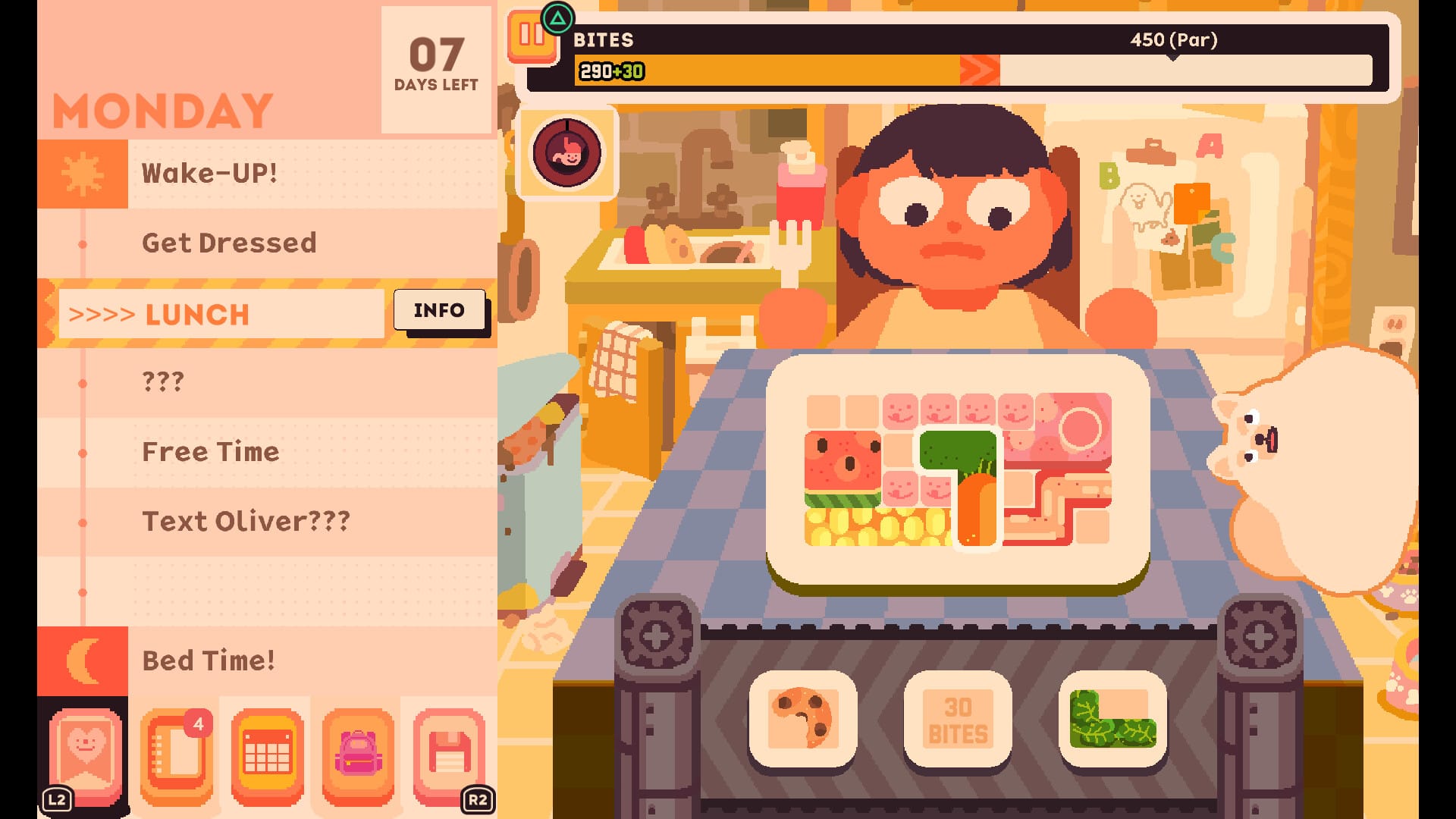The image size is (1456, 819).
Task: Click the Bed Time! schedule entry
Action: click(x=209, y=661)
